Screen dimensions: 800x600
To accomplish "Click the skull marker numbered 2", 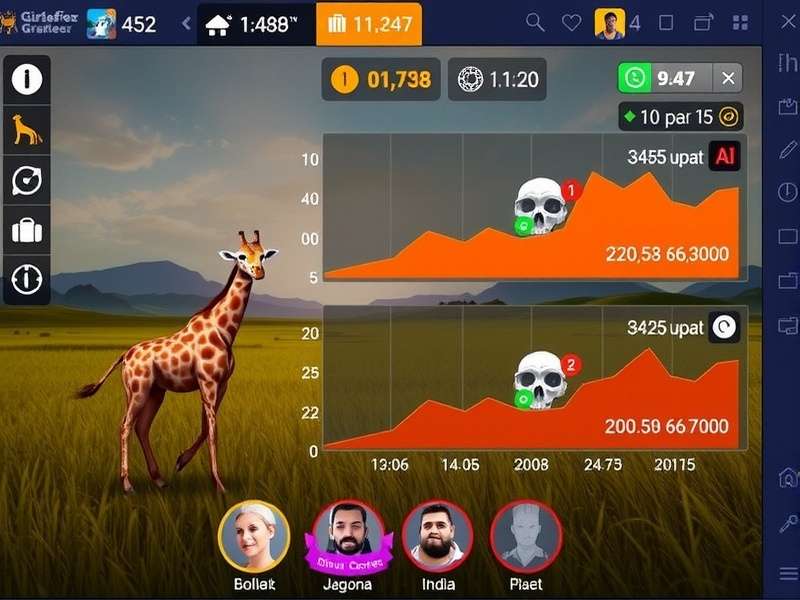I will coord(541,380).
